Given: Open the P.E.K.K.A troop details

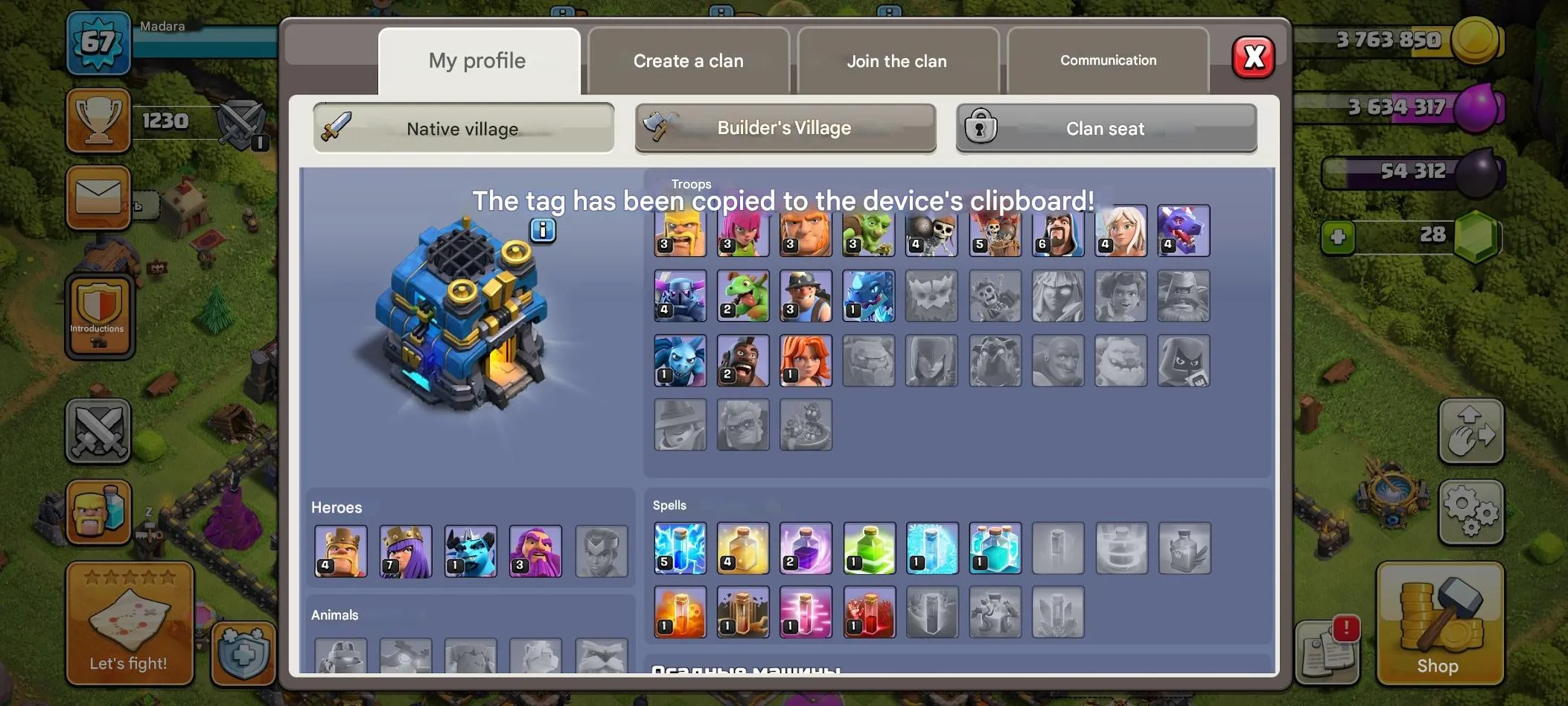Looking at the screenshot, I should point(680,296).
